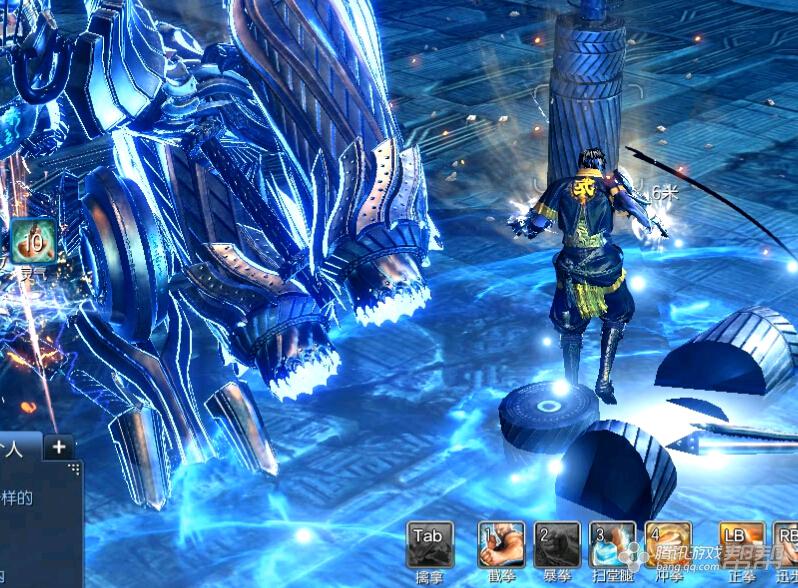Activate the 擒拿 grab skill

pyautogui.click(x=429, y=544)
